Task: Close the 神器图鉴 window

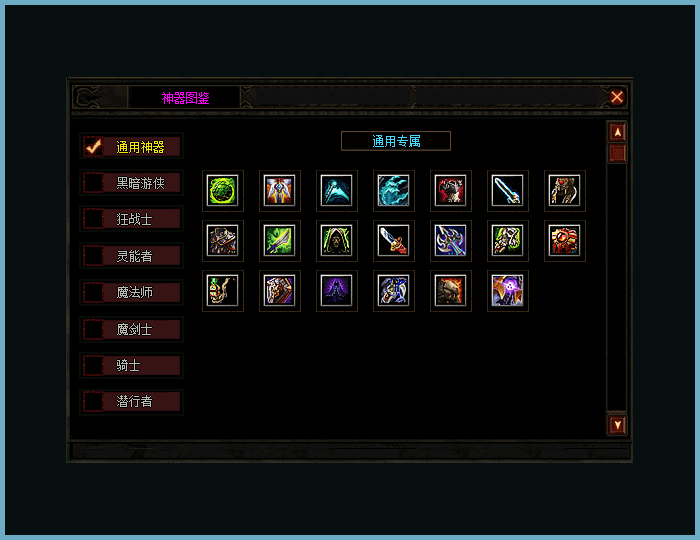Action: click(x=617, y=97)
